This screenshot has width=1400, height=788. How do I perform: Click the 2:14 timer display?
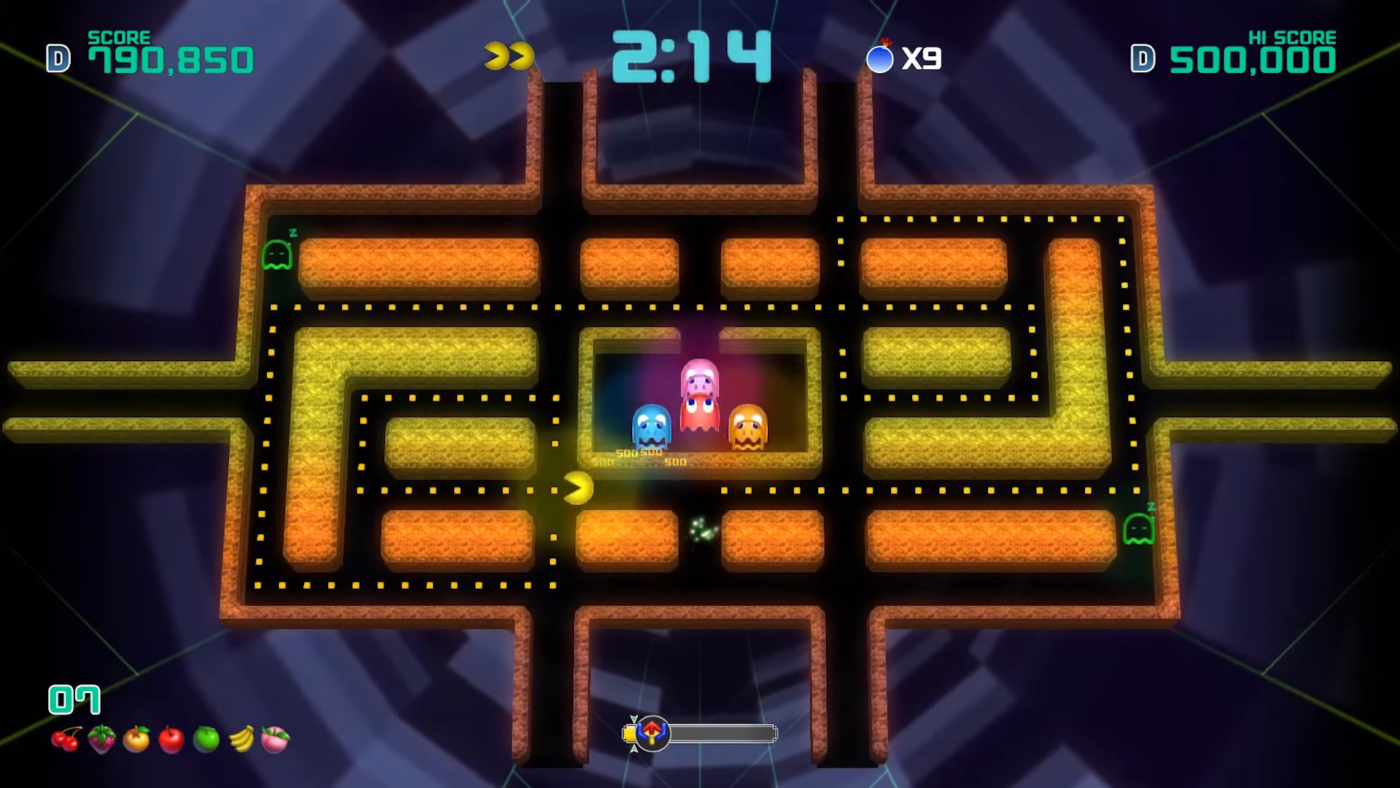[x=691, y=57]
